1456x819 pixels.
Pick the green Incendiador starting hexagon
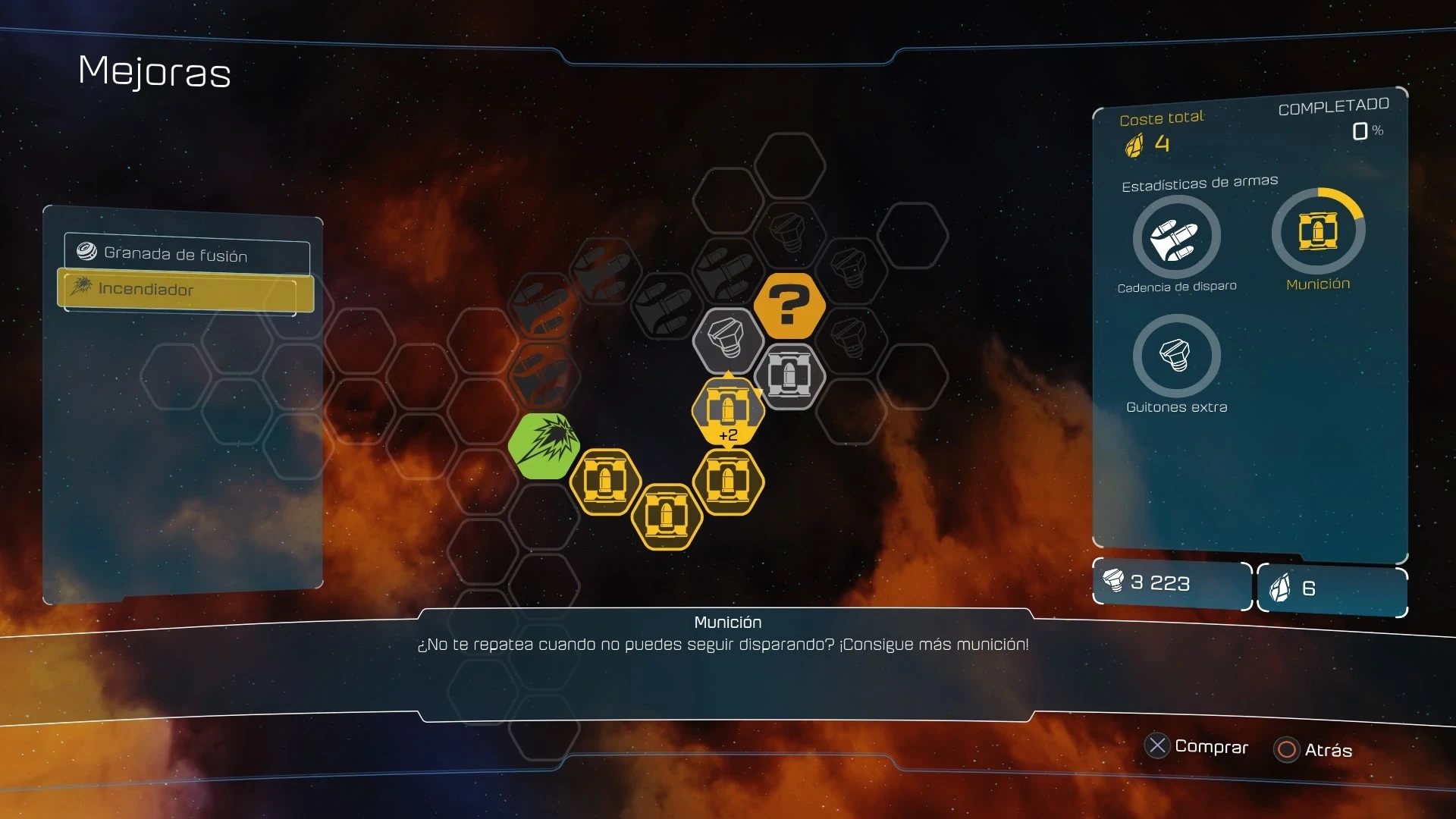(544, 445)
